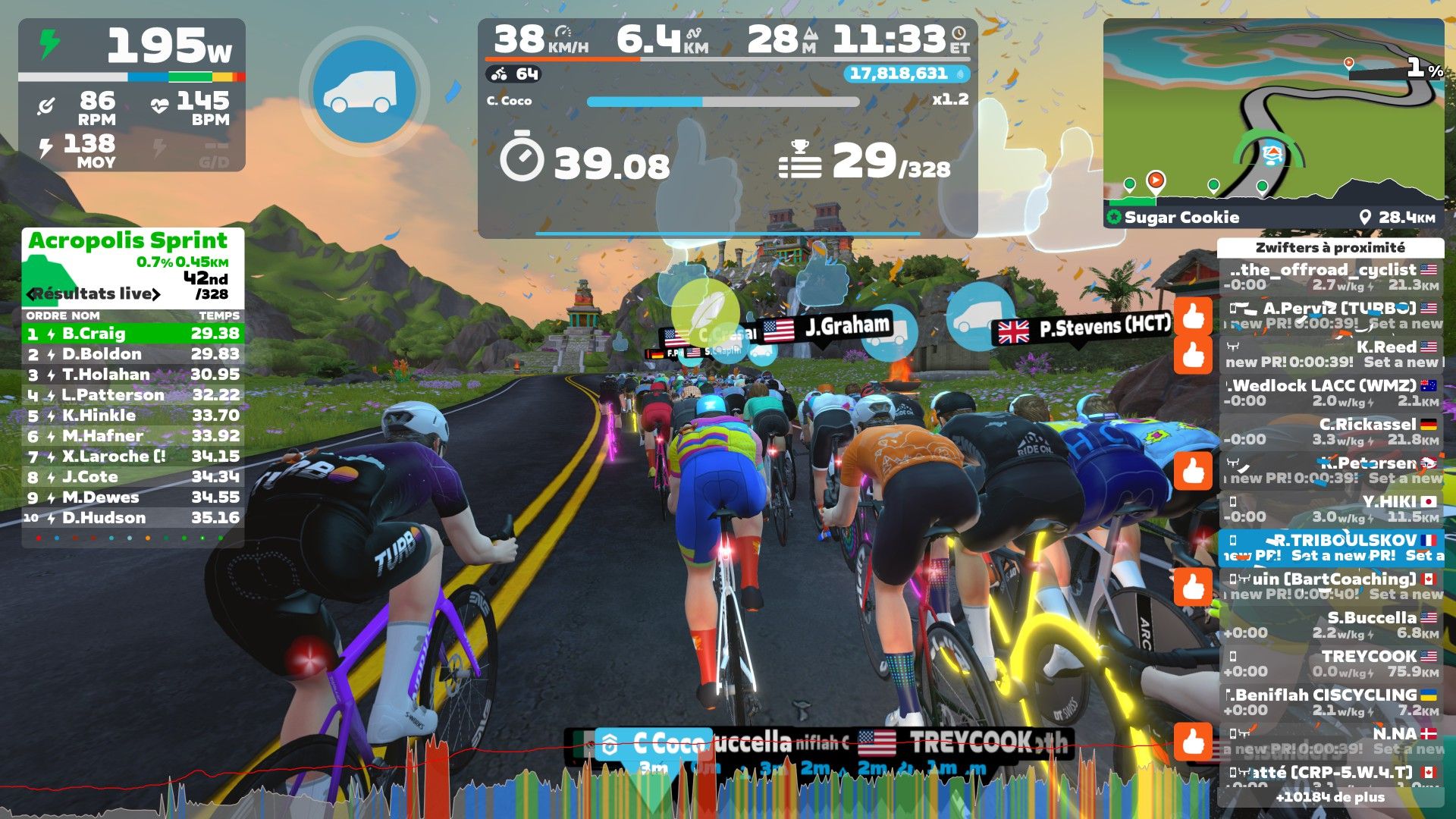Open the Acropolis Sprint segment panel
This screenshot has width=1456, height=819.
coord(127,241)
